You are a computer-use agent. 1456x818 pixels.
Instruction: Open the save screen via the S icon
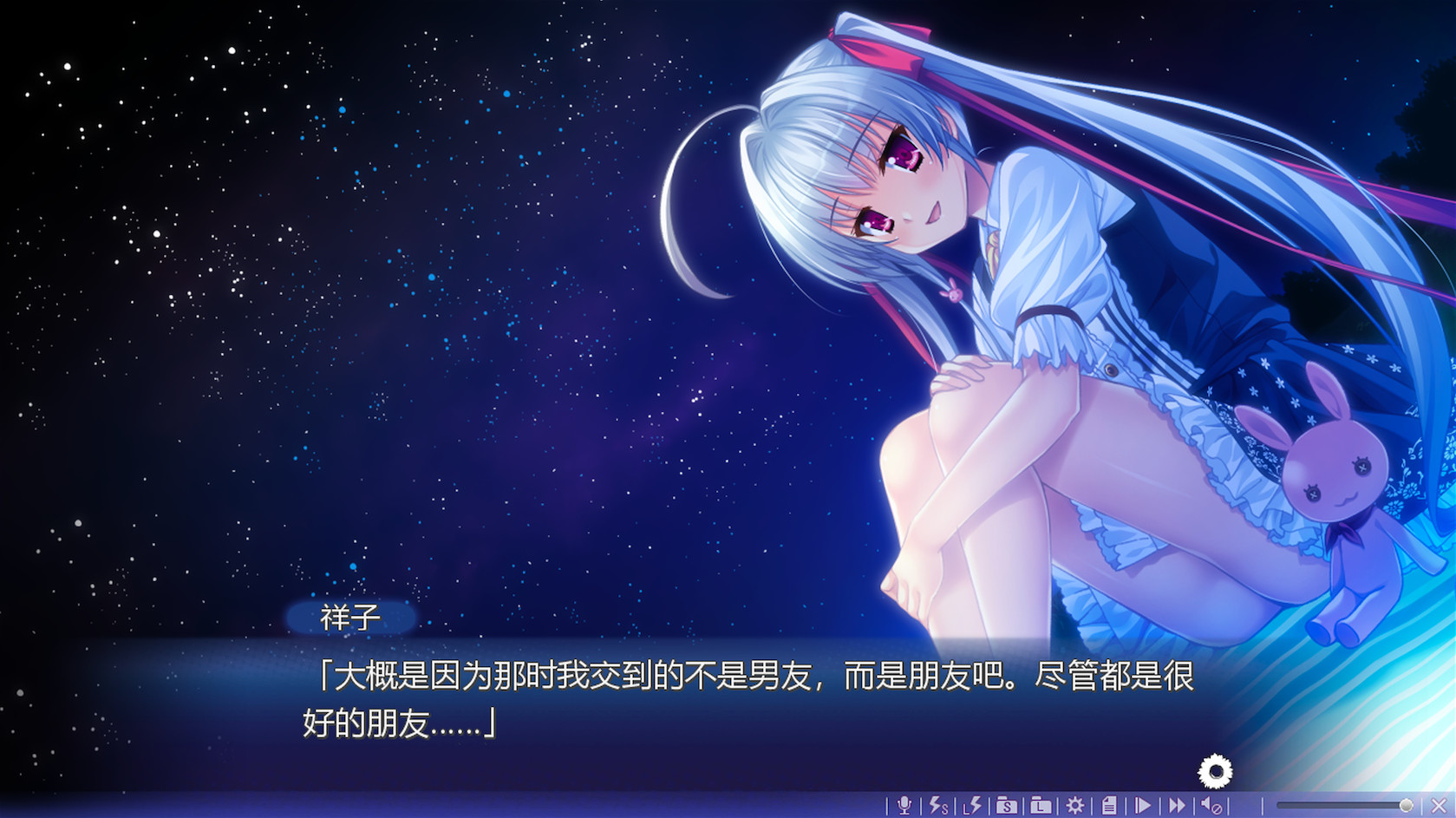coord(1006,806)
